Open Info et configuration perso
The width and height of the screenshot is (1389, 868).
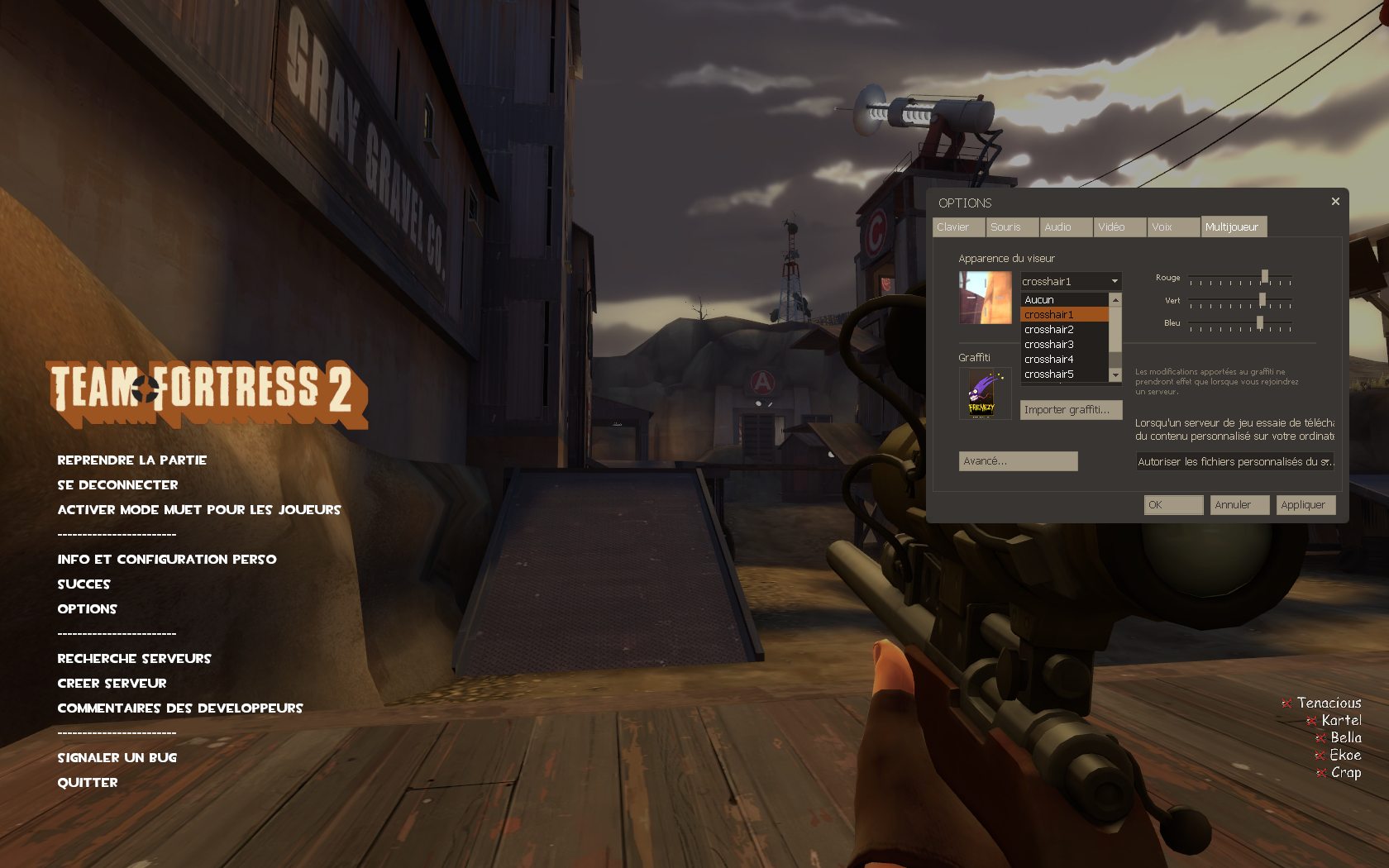pos(166,560)
